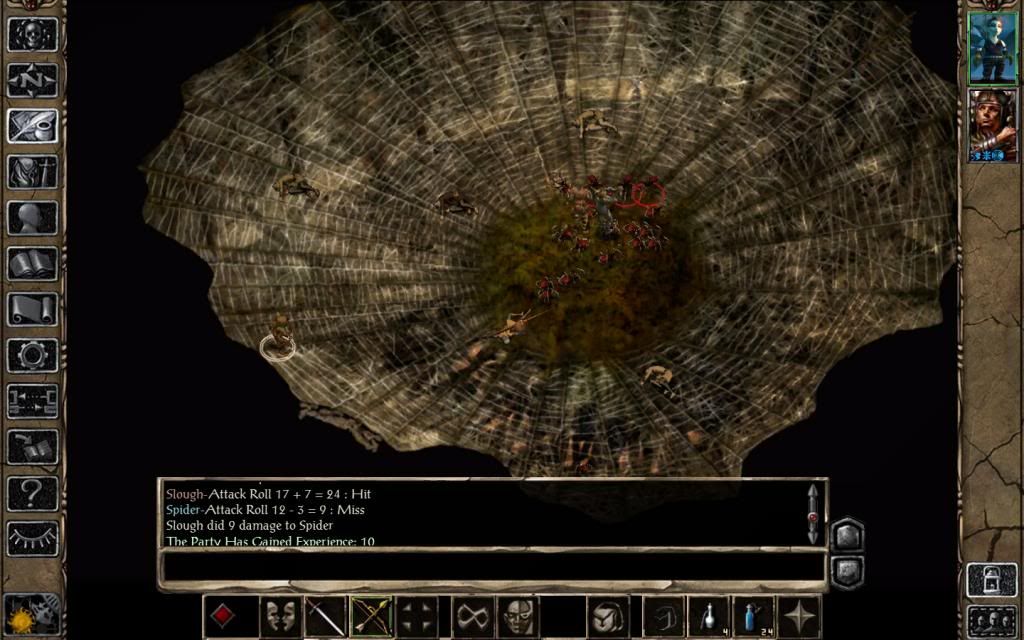Activate the infinity symbol button
The height and width of the screenshot is (640, 1024).
473,616
